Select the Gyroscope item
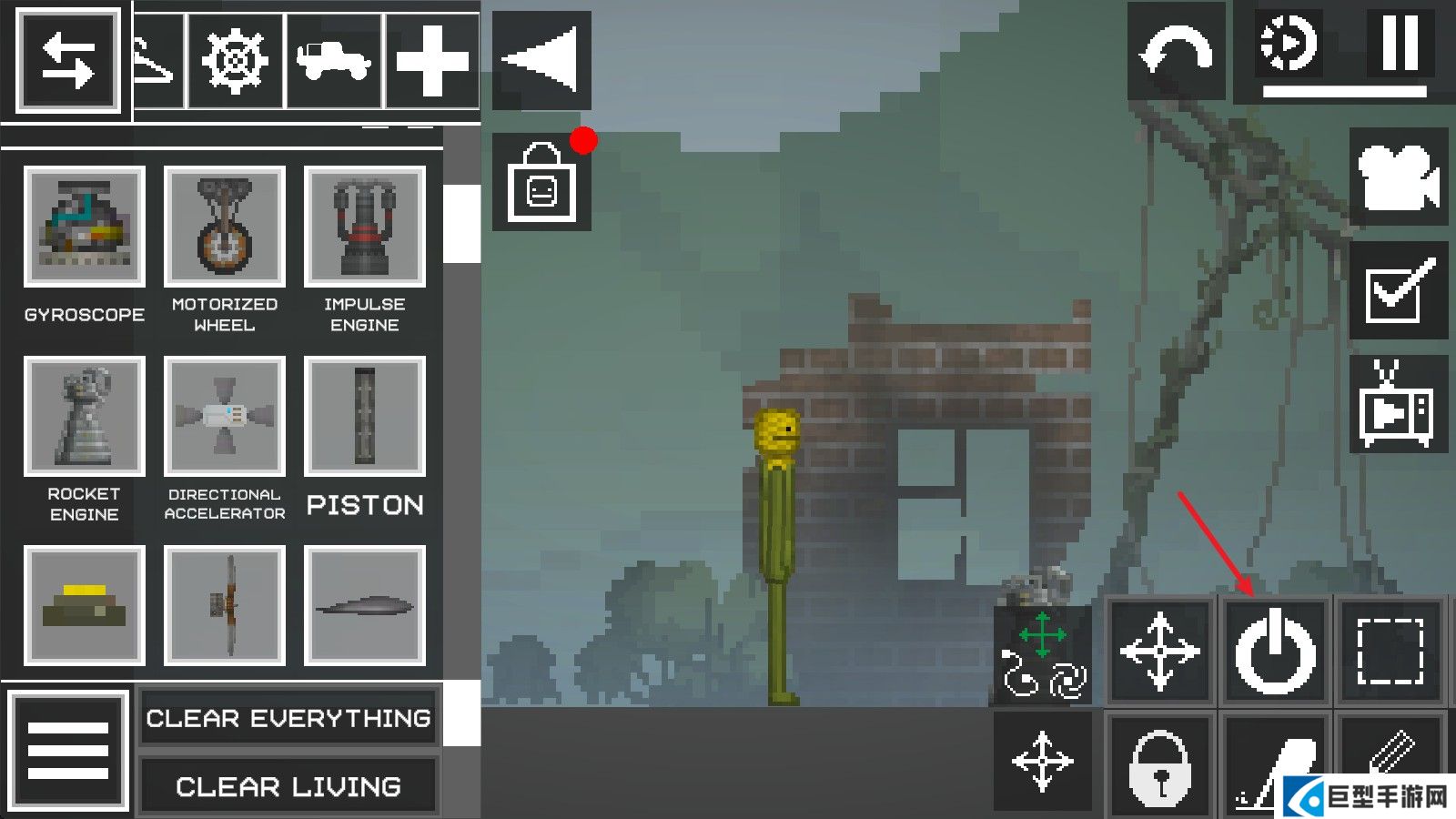 [84, 227]
